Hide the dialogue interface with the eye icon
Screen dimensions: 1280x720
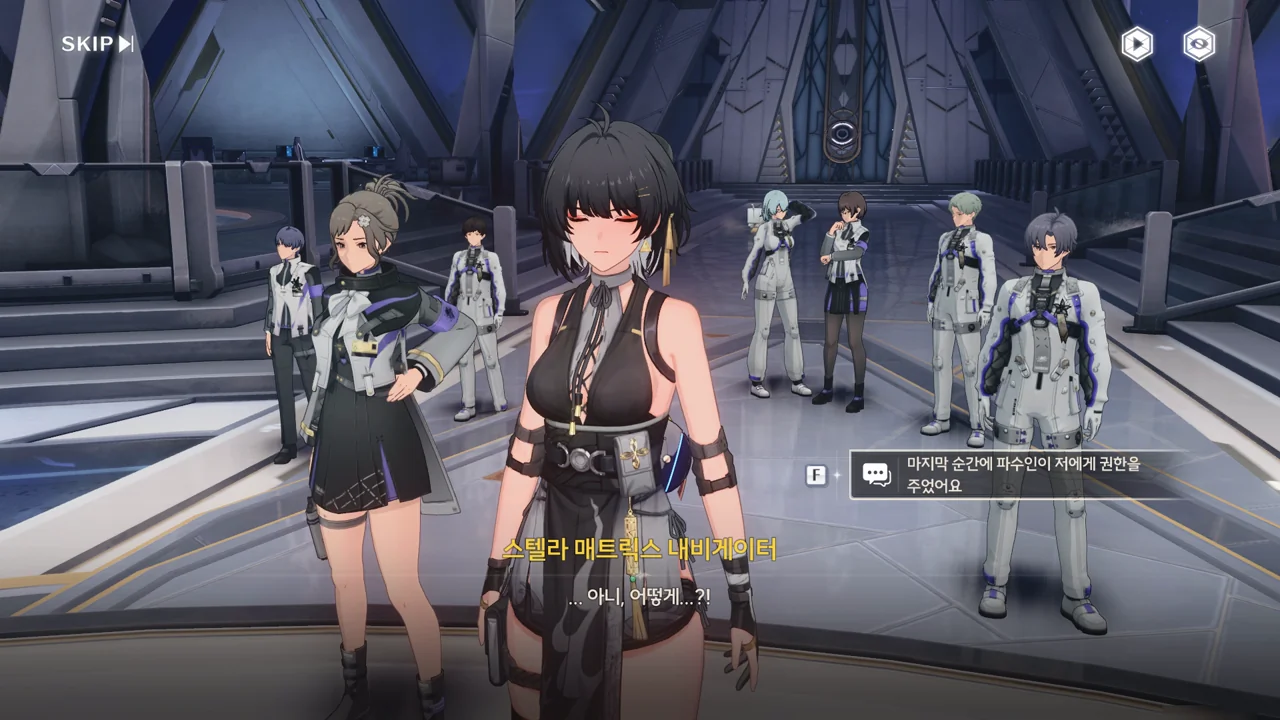[1198, 44]
